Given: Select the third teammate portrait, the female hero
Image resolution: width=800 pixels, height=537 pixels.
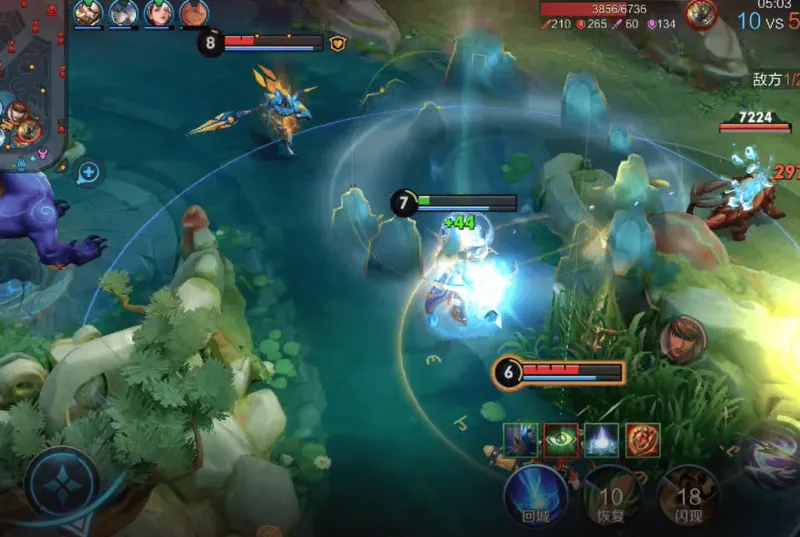Looking at the screenshot, I should tap(158, 13).
